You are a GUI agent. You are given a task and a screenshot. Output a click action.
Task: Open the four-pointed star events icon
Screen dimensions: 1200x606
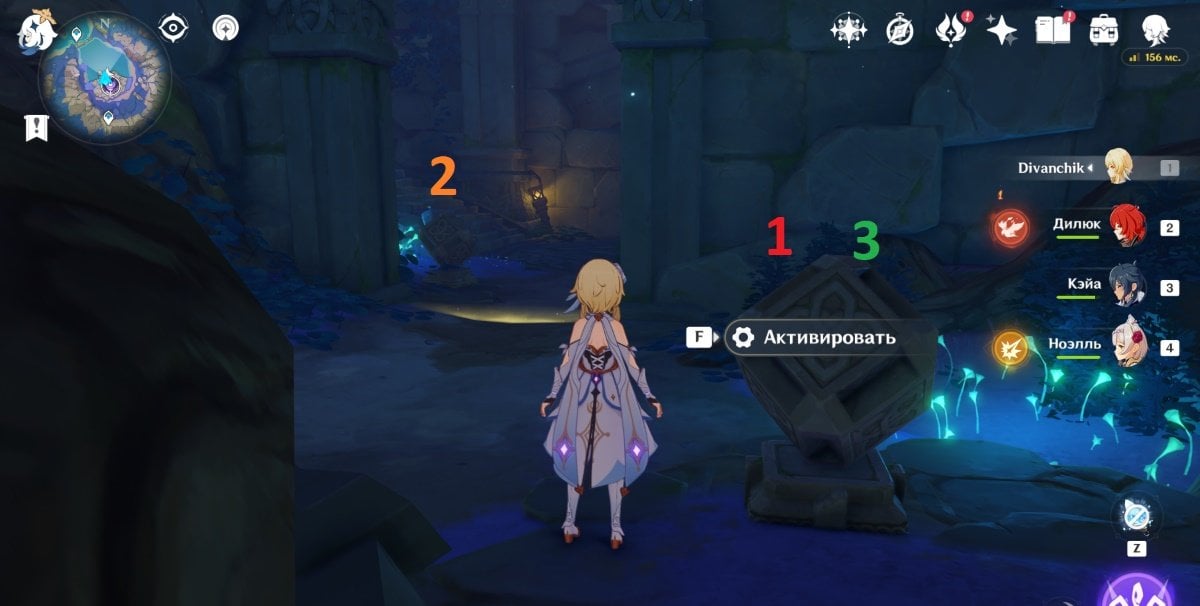click(x=848, y=30)
